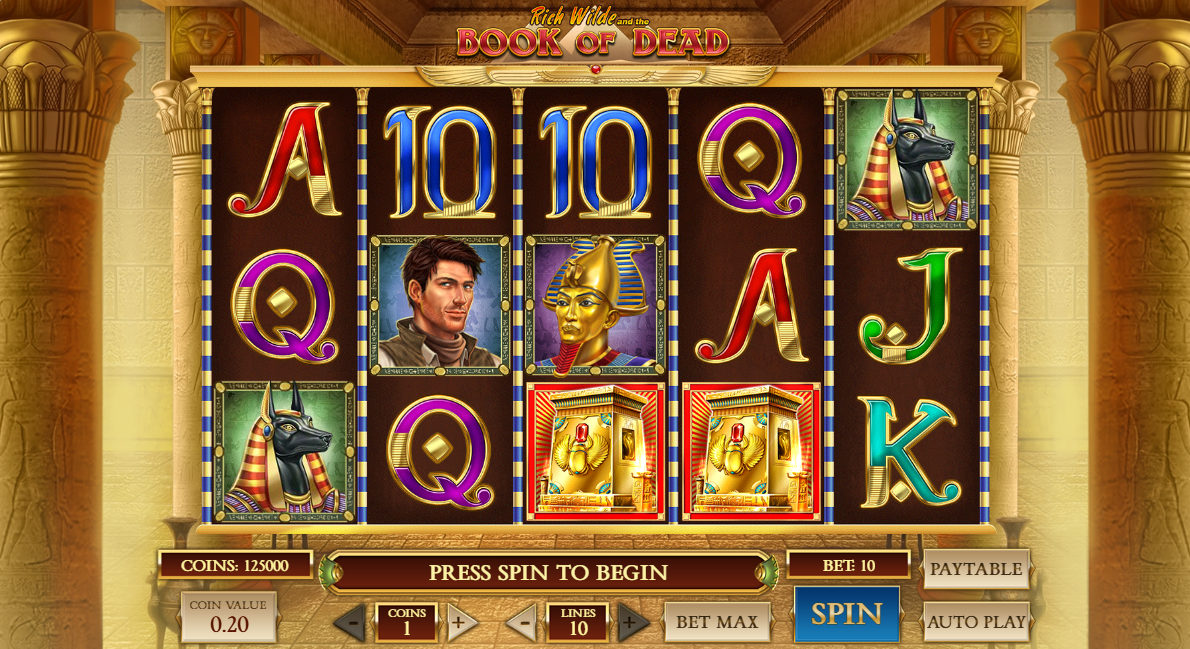Image resolution: width=1190 pixels, height=649 pixels.
Task: Reduce the number of lines
Action: tap(522, 622)
